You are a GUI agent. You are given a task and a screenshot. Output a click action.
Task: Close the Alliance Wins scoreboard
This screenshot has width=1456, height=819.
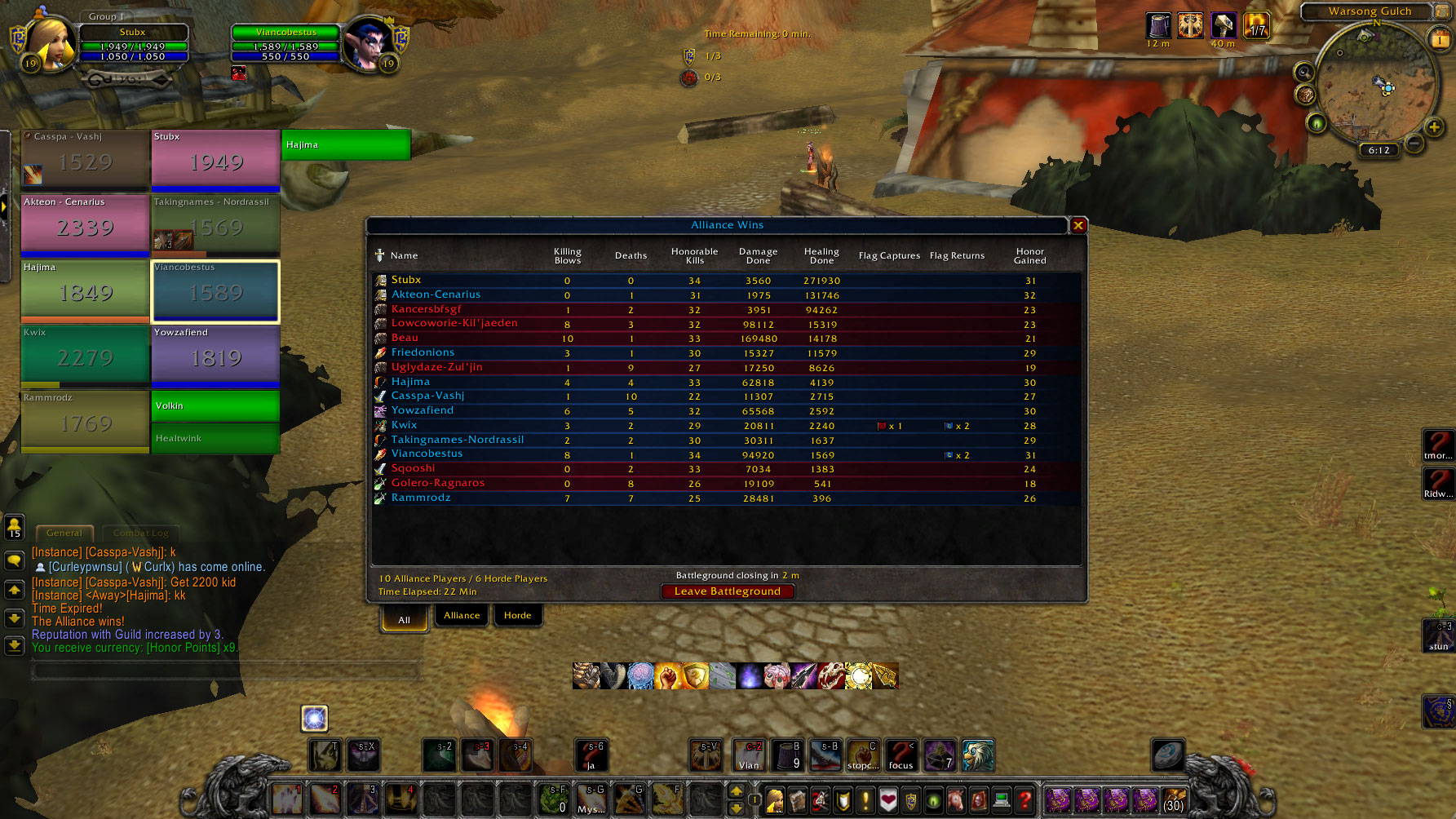1078,225
